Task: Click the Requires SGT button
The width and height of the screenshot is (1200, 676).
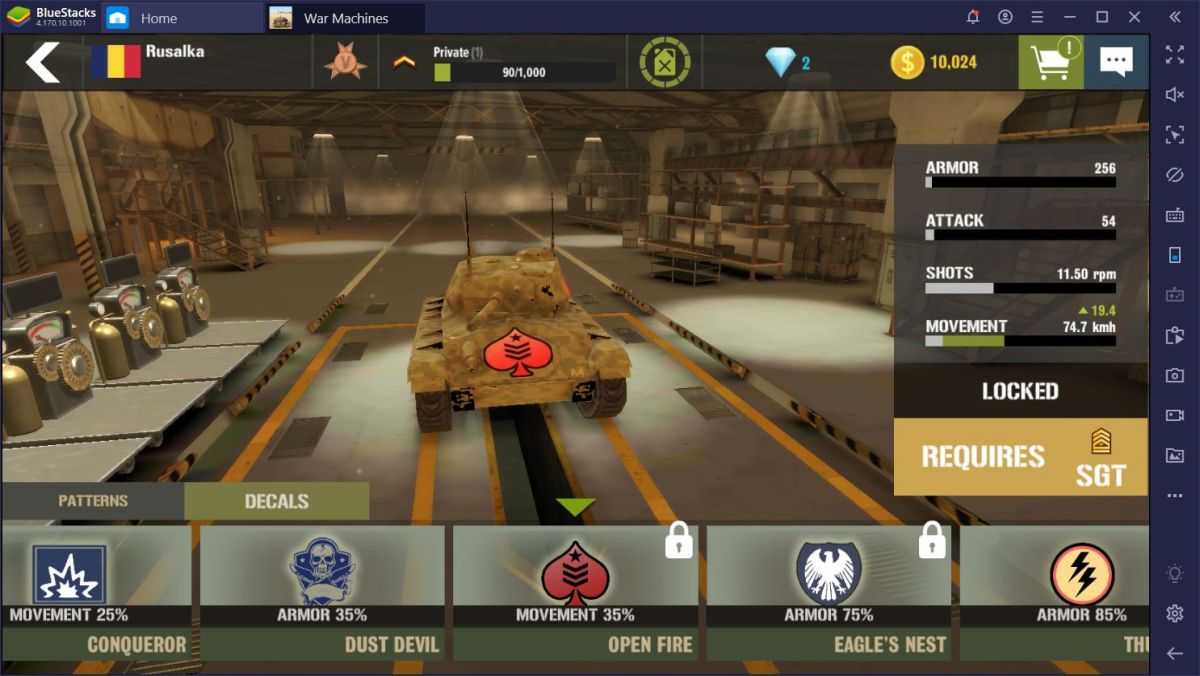Action: pos(1020,457)
